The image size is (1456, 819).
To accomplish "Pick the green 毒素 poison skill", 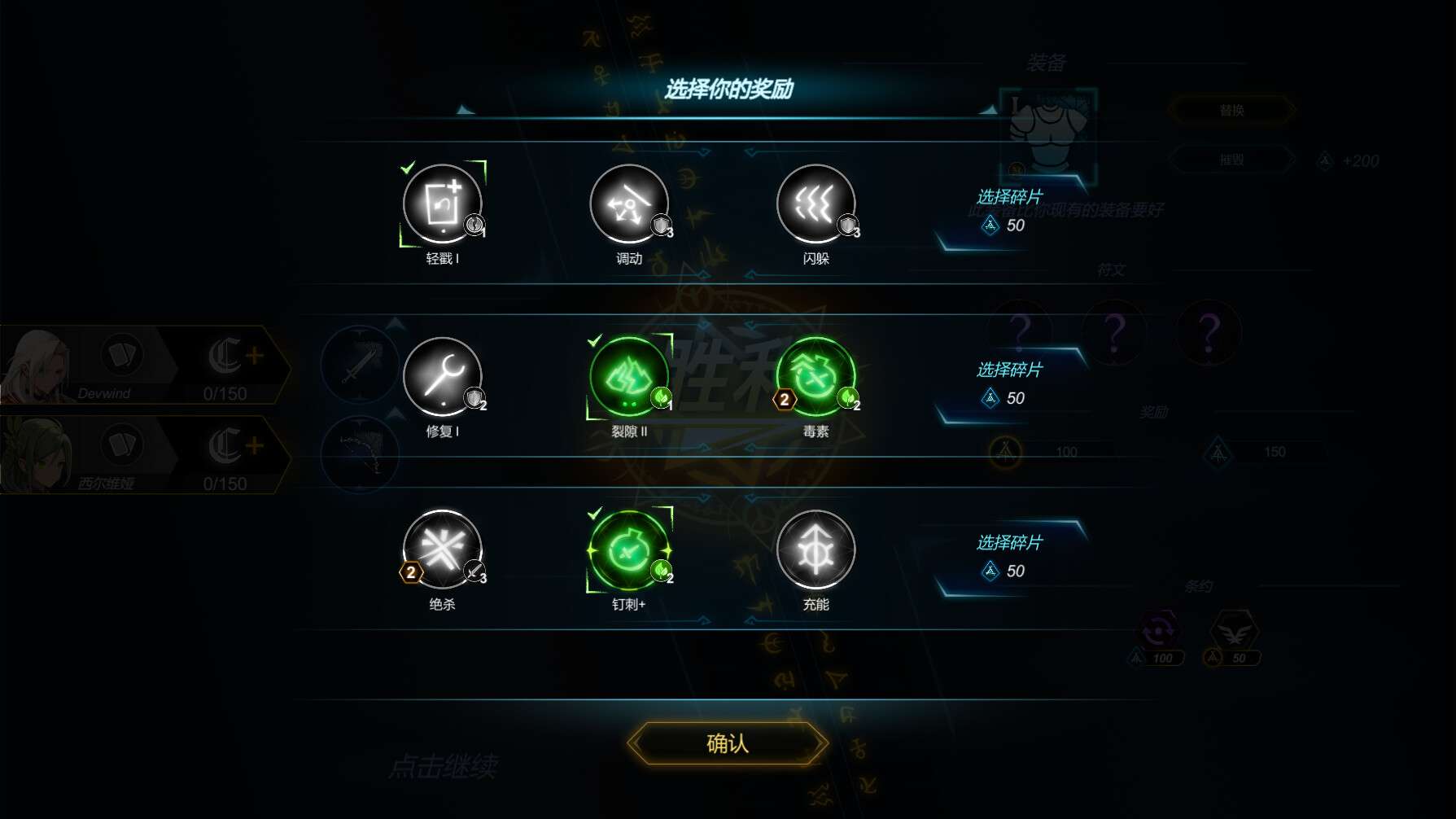I will (815, 377).
